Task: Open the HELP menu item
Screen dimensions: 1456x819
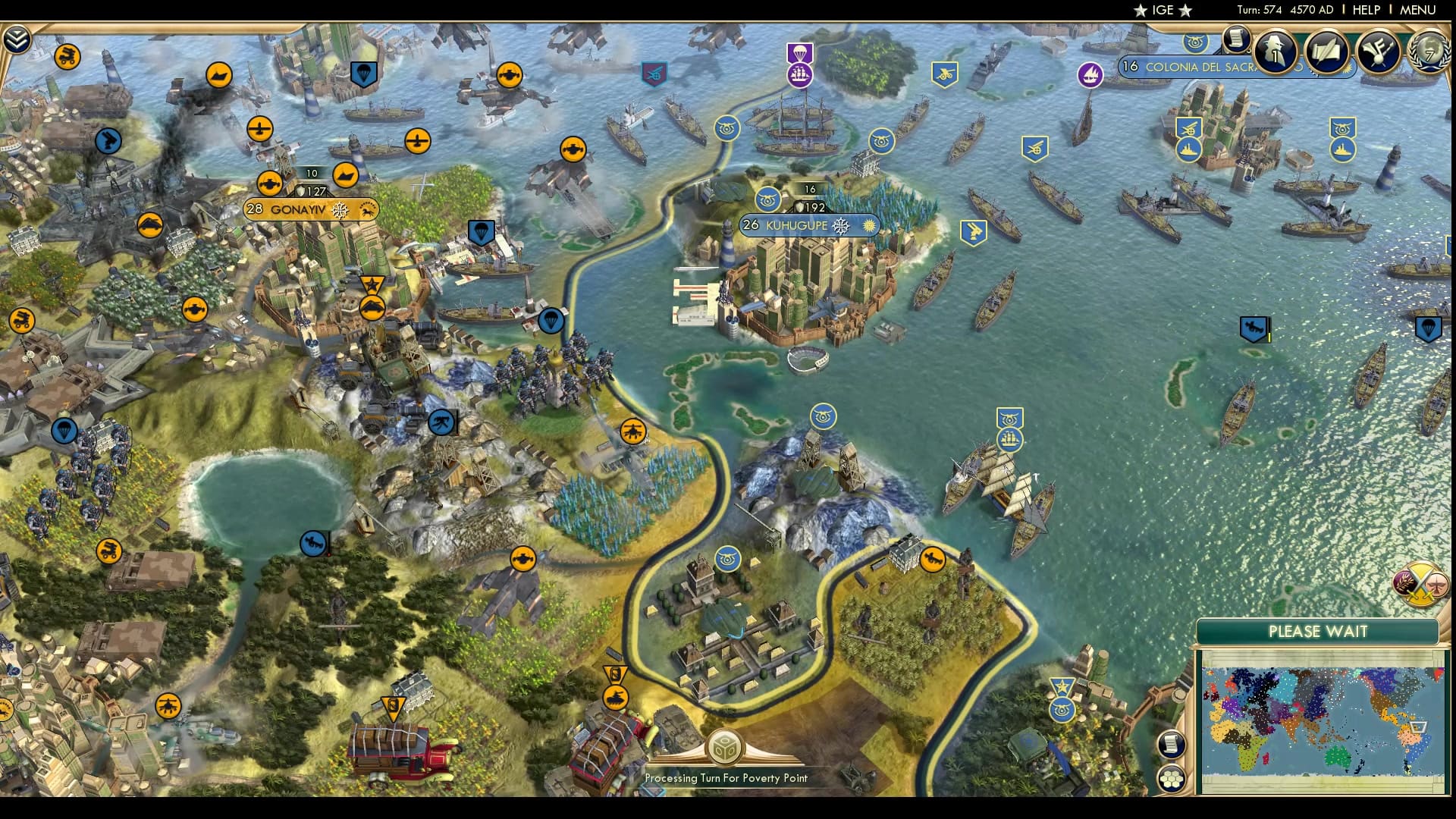Action: pyautogui.click(x=1367, y=10)
